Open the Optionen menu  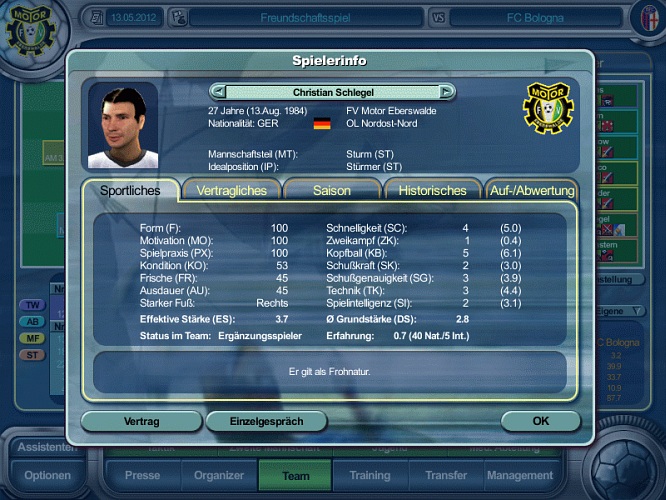pos(47,476)
